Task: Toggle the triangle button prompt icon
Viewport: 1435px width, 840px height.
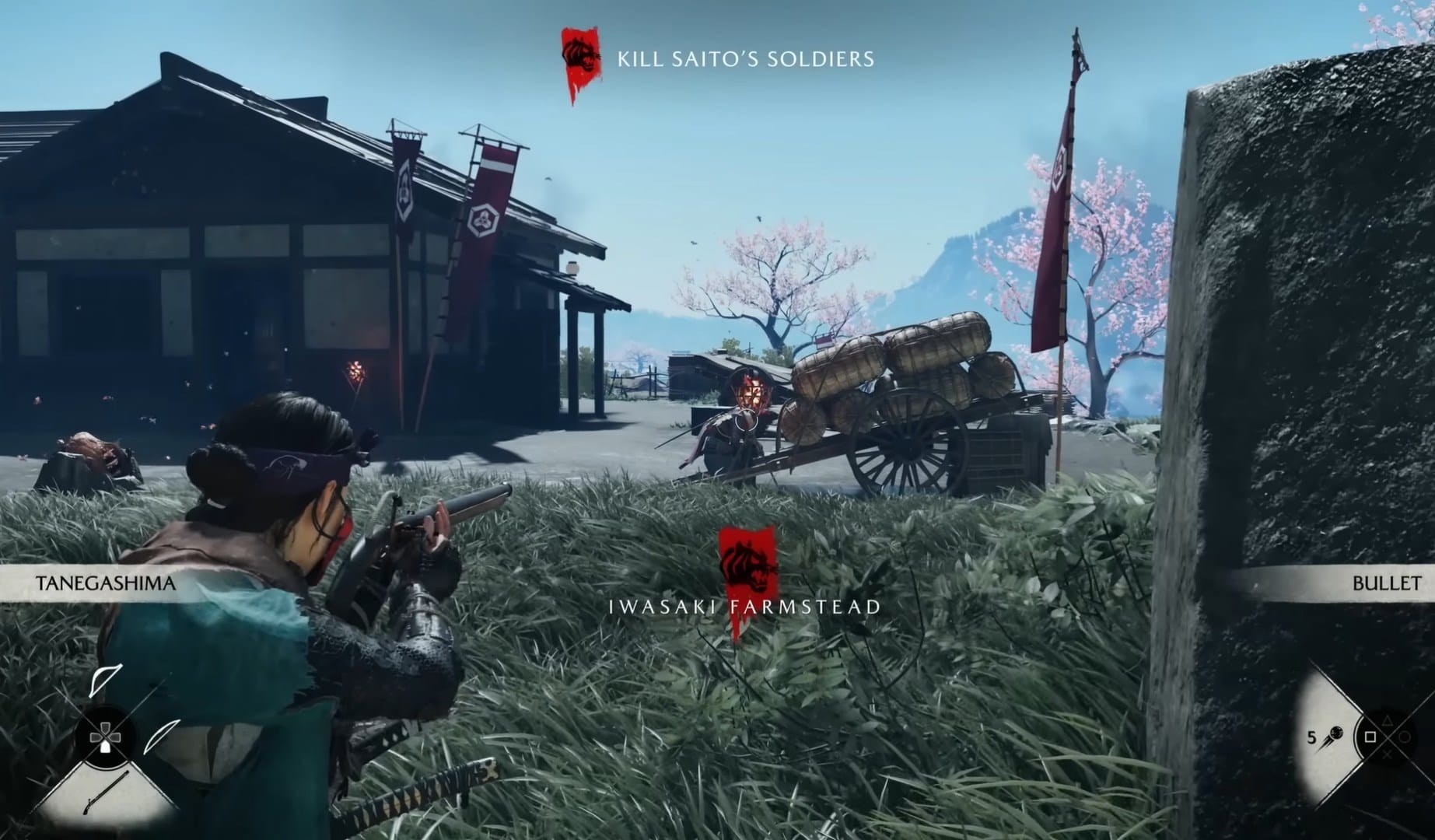Action: tap(1387, 721)
